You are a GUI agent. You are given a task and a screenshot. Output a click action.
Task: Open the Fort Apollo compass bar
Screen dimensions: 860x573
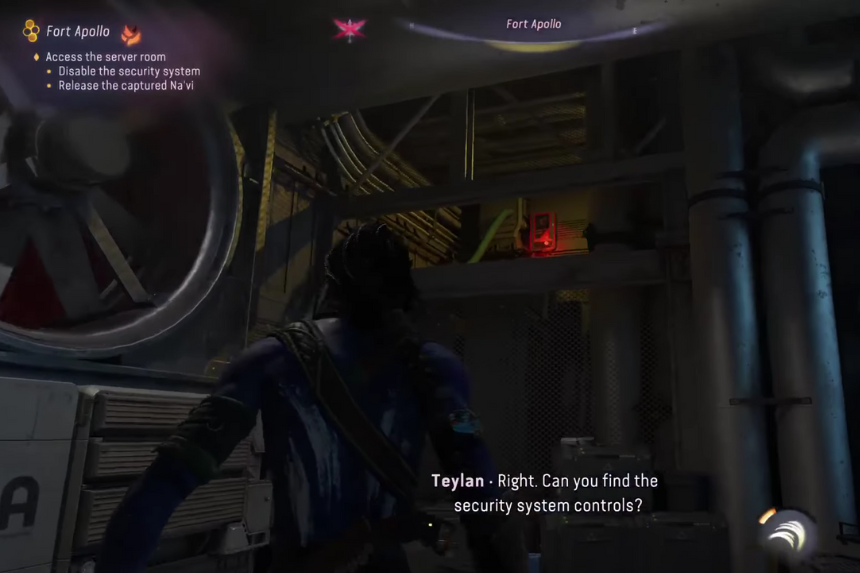click(533, 25)
